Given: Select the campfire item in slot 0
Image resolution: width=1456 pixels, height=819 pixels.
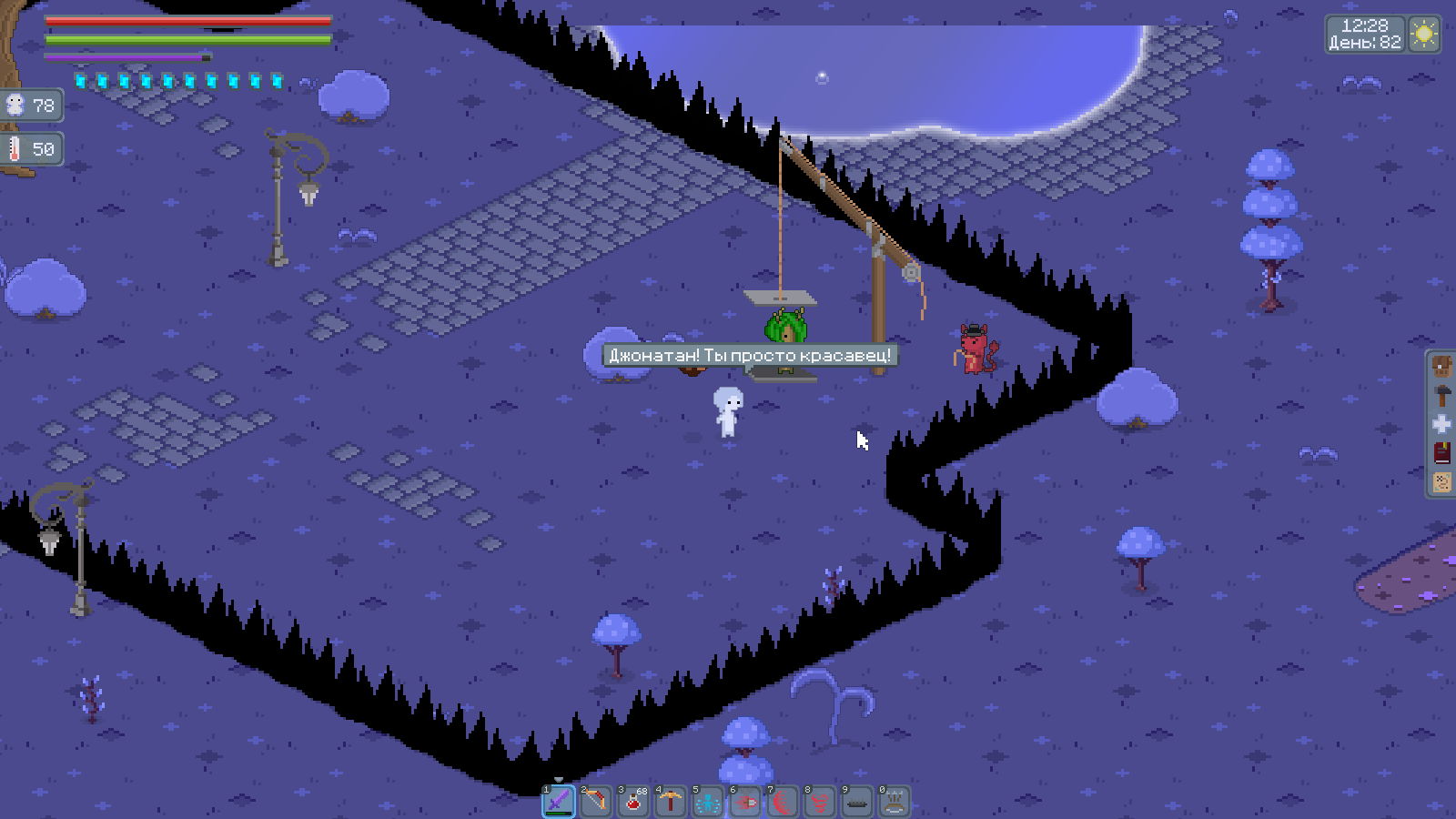Looking at the screenshot, I should pyautogui.click(x=894, y=802).
